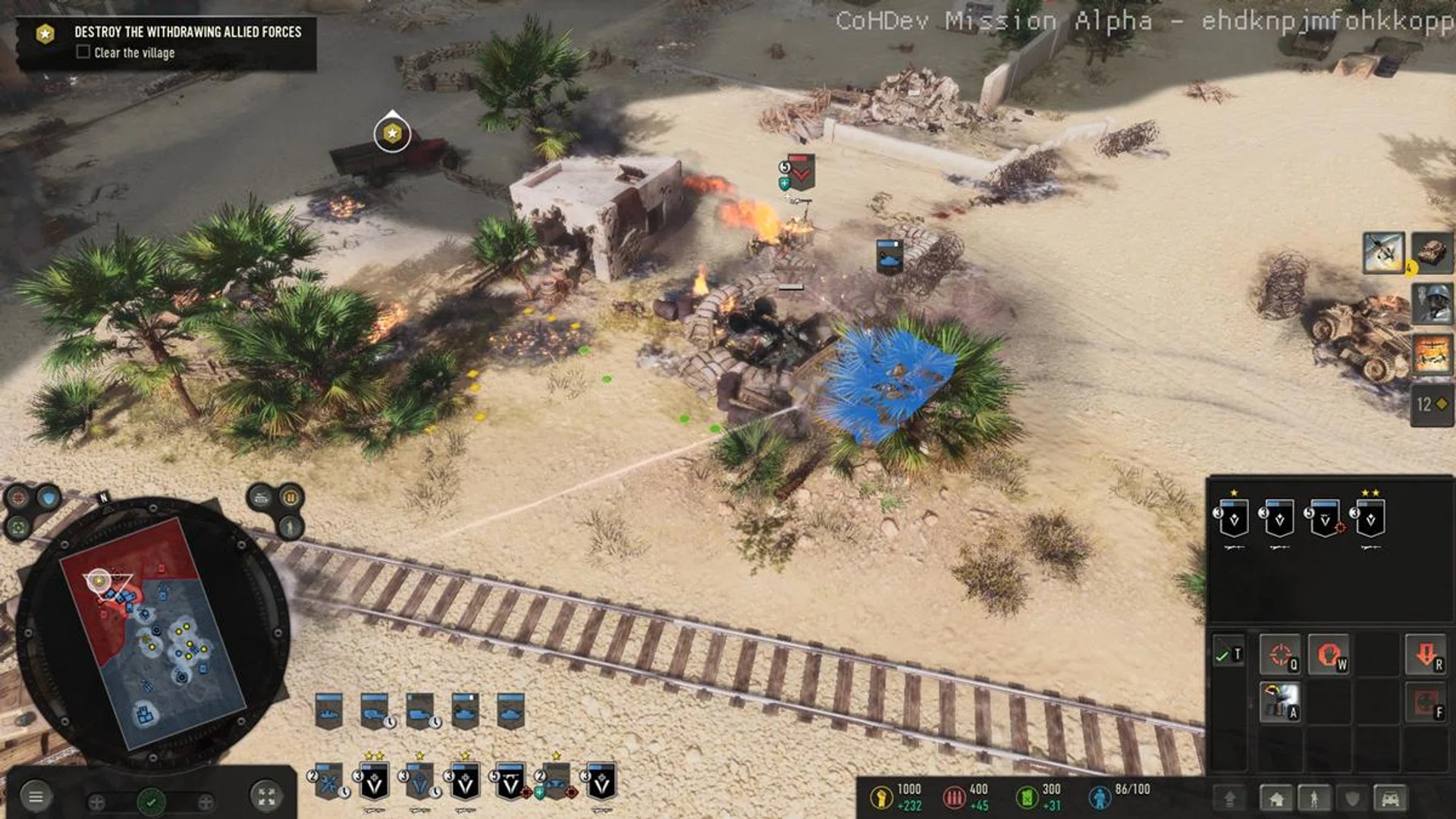
Task: Use the grenade throw ability
Action: click(x=1280, y=701)
